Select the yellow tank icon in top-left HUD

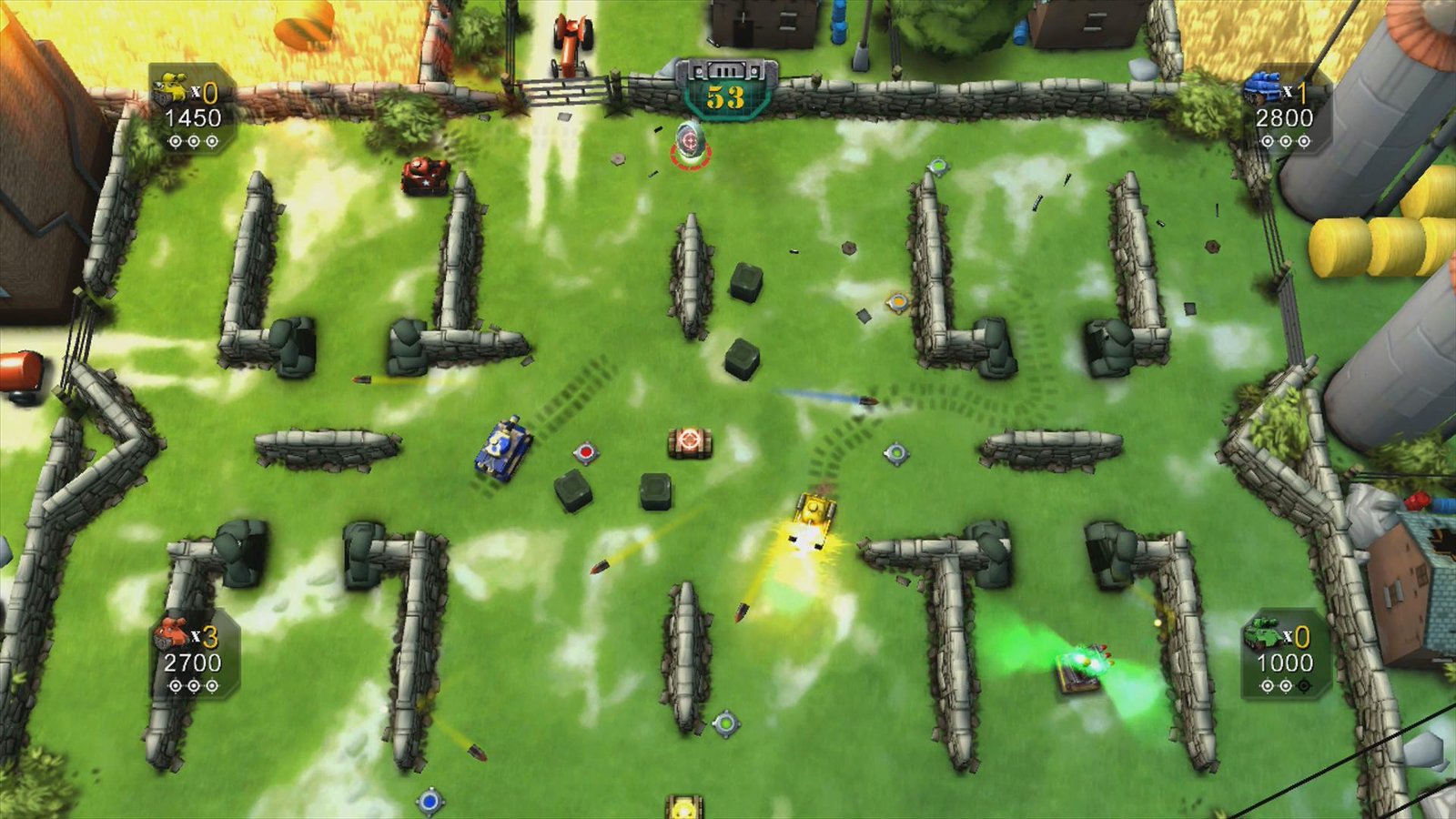point(173,87)
